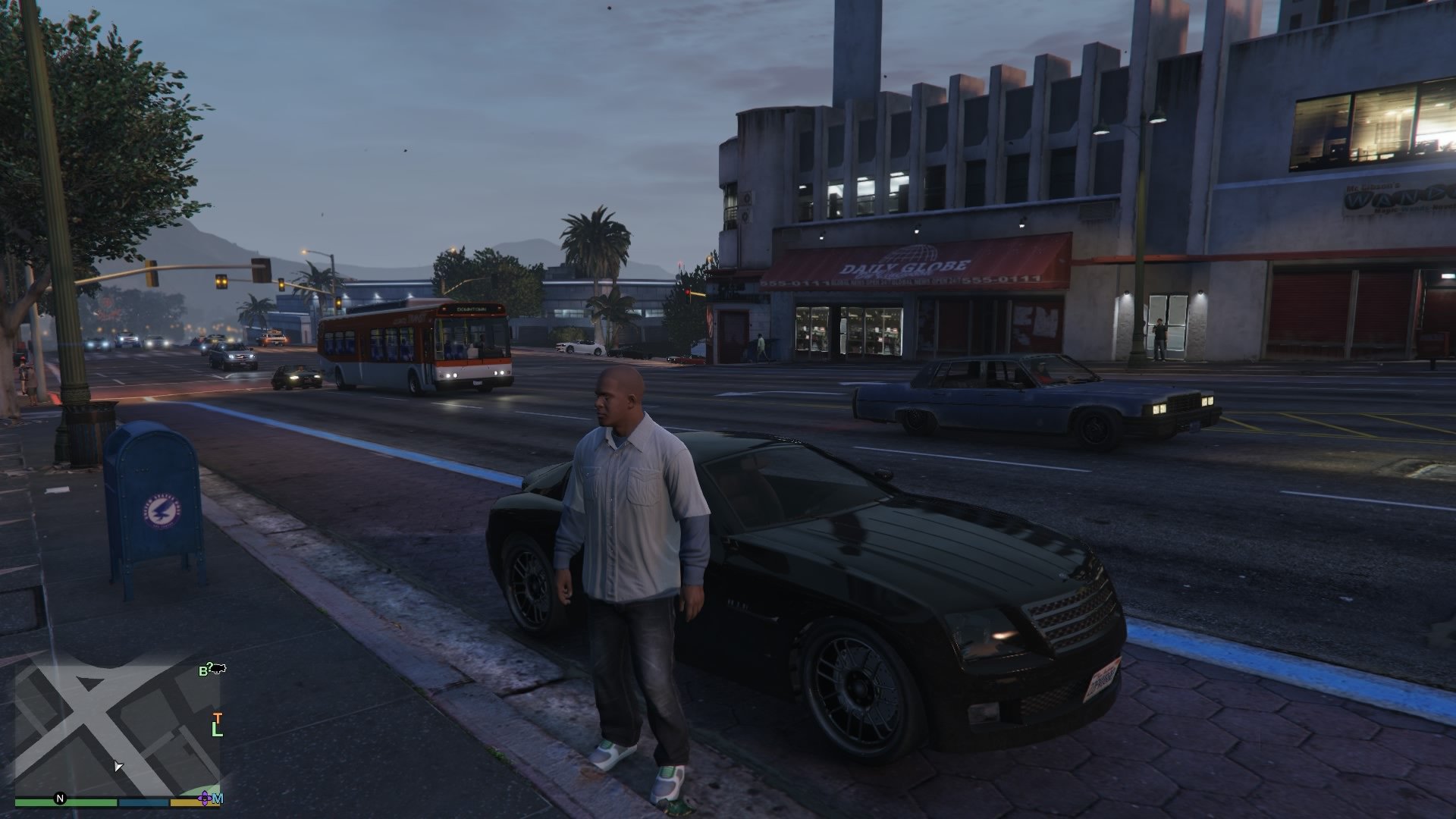The image size is (1456, 819).
Task: Click the purple collectible icon beside the M blip
Action: pyautogui.click(x=205, y=798)
